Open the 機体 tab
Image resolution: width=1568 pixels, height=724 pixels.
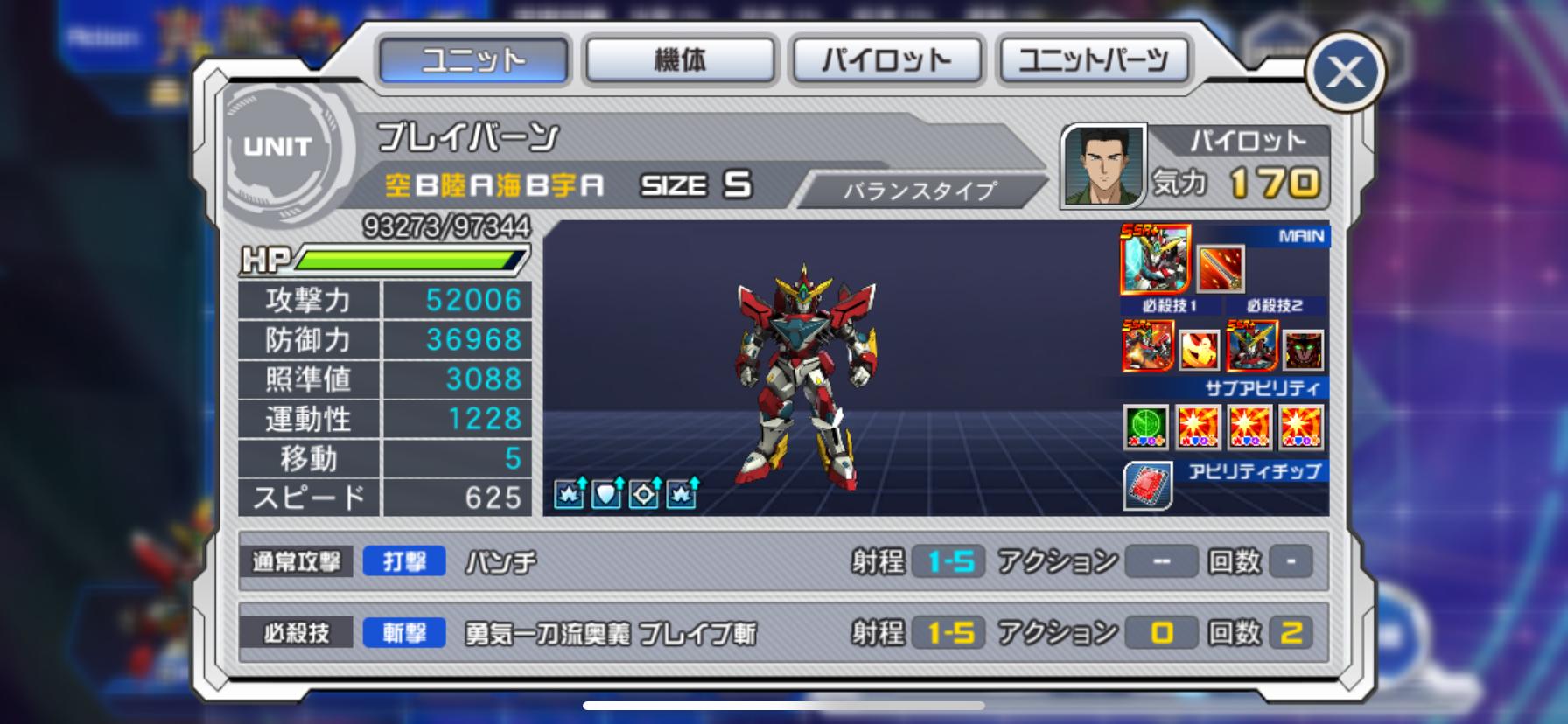pyautogui.click(x=680, y=59)
